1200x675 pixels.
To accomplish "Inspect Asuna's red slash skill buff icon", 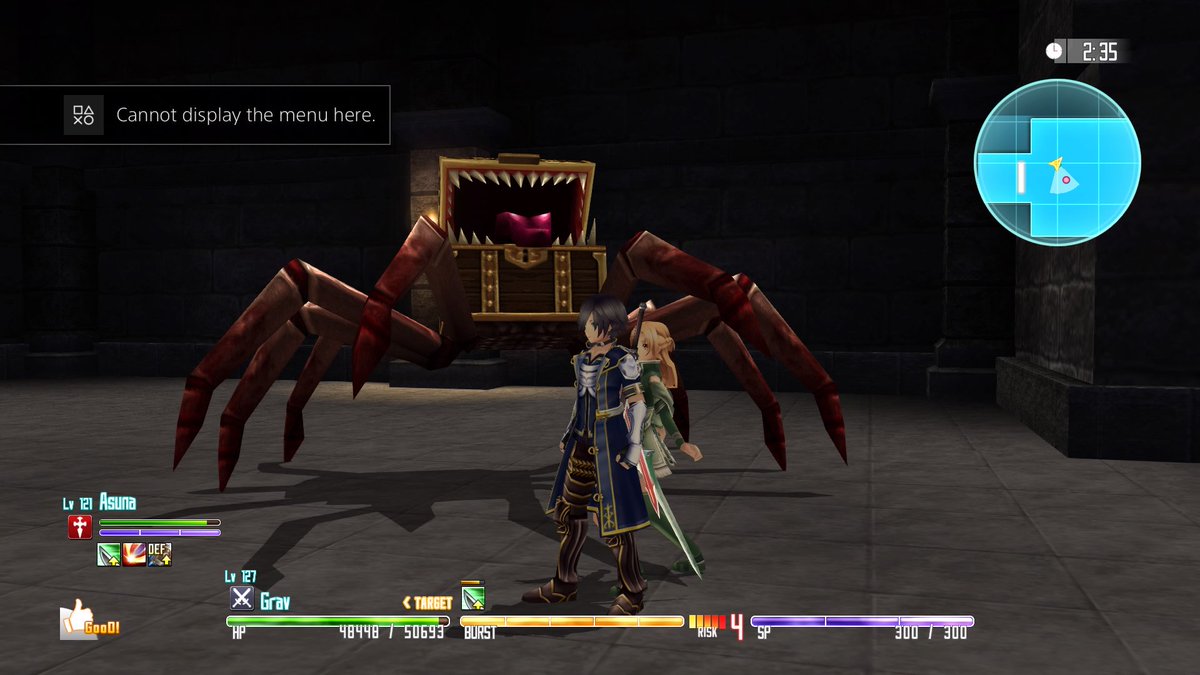I will pyautogui.click(x=134, y=554).
